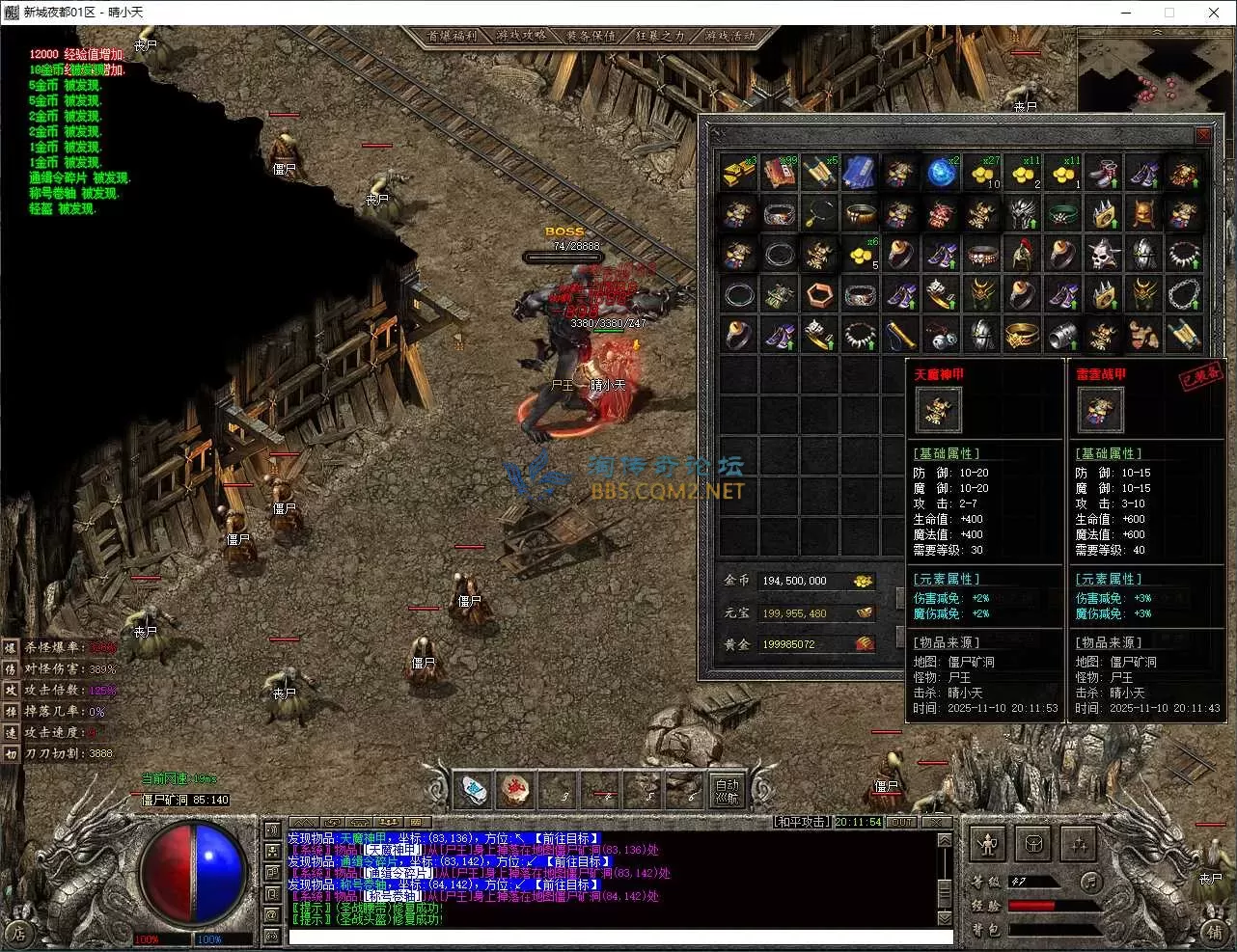Toggle the 自动巡航 auto-cruise button
1237x952 pixels.
click(x=727, y=792)
